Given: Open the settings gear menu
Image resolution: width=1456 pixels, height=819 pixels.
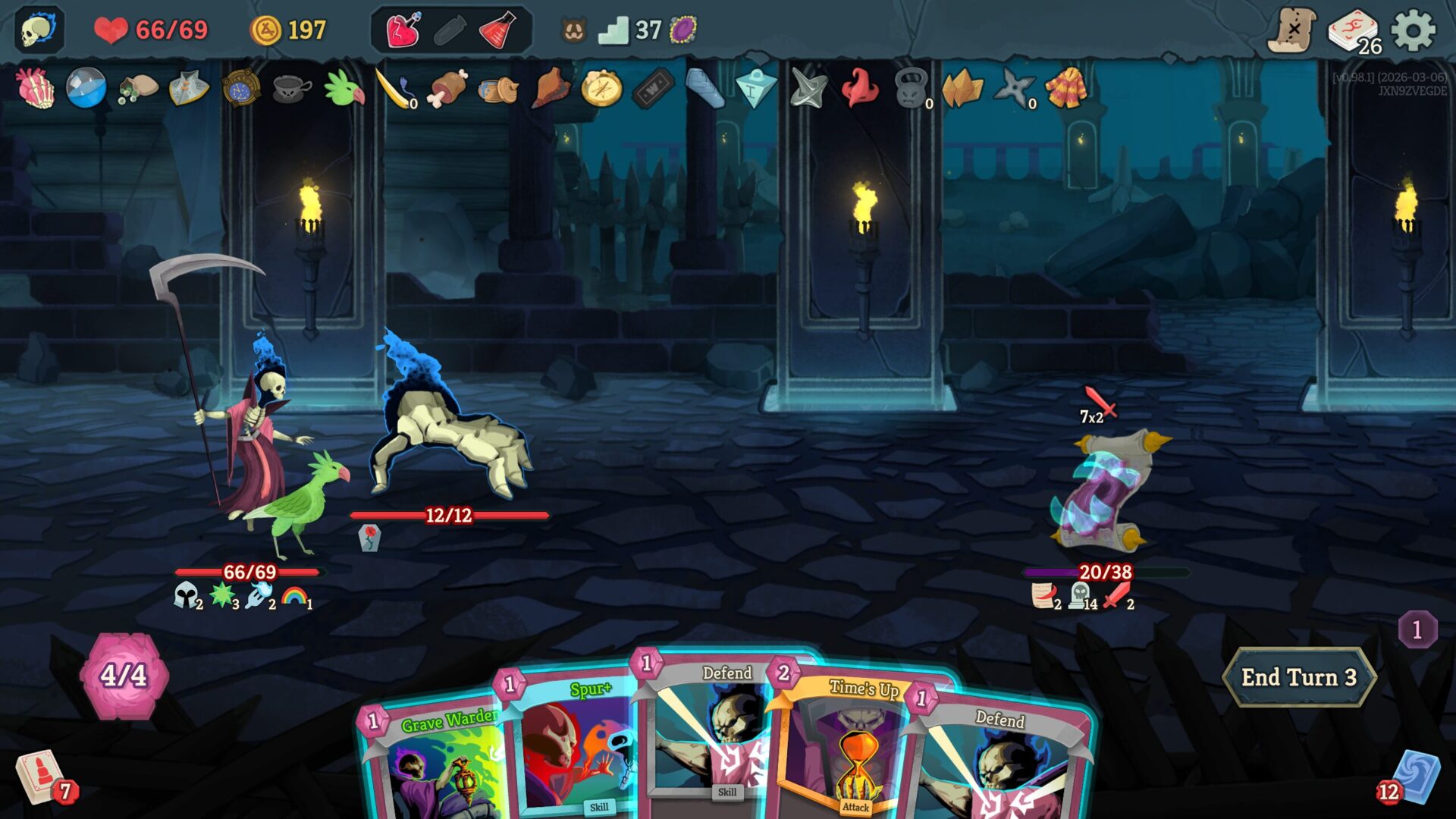Looking at the screenshot, I should 1414,30.
